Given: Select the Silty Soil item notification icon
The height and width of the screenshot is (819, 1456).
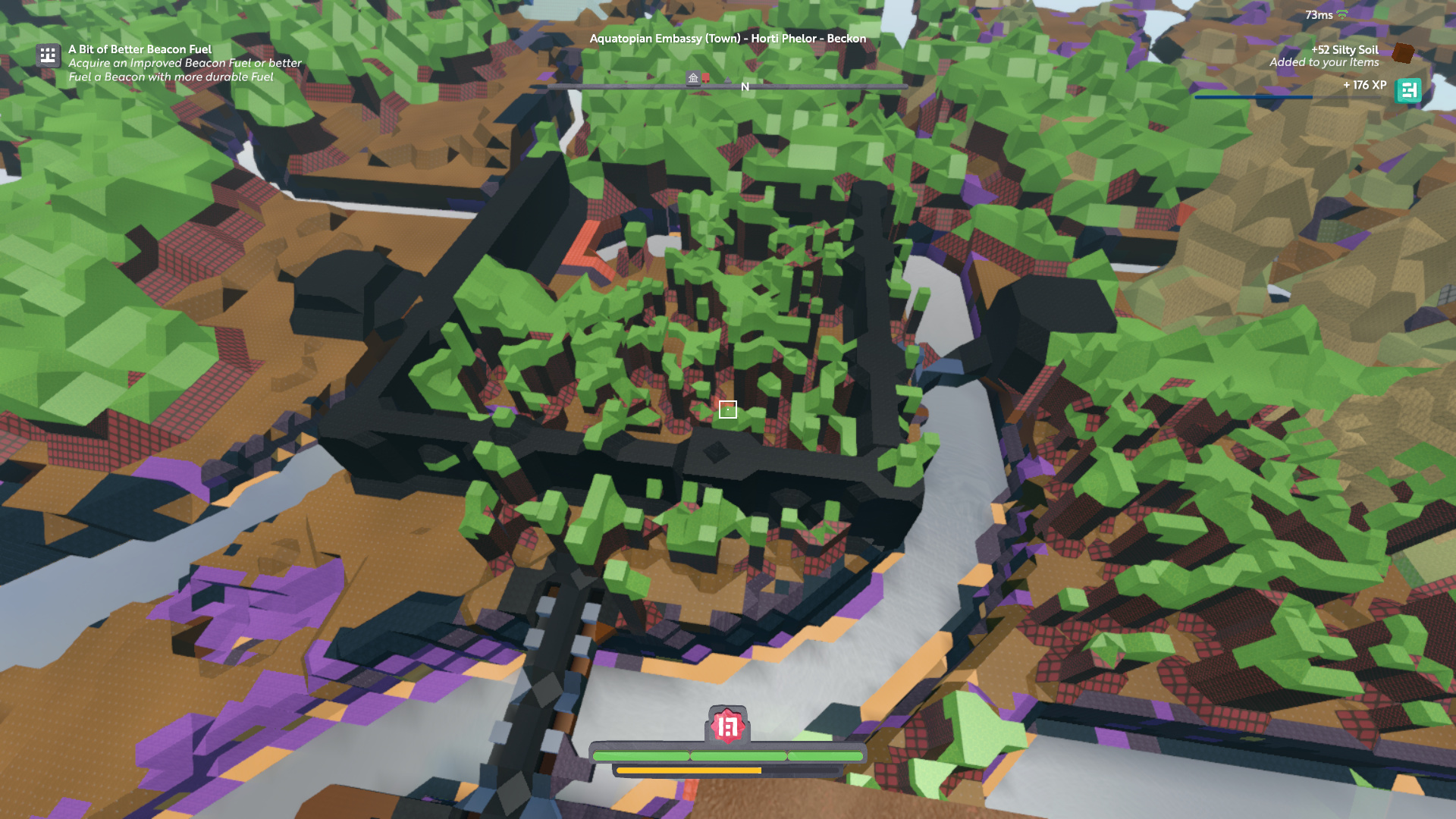Looking at the screenshot, I should (1403, 53).
